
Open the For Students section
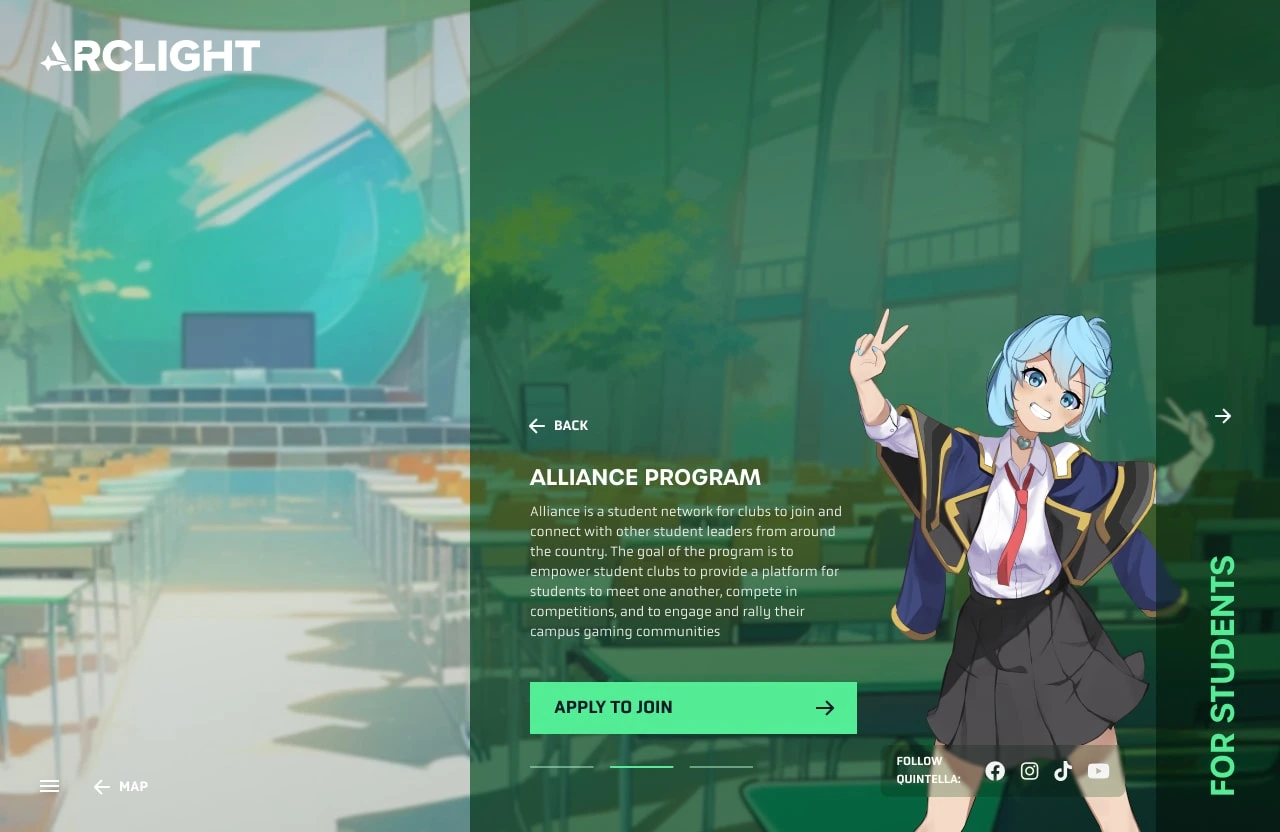coord(1223,676)
